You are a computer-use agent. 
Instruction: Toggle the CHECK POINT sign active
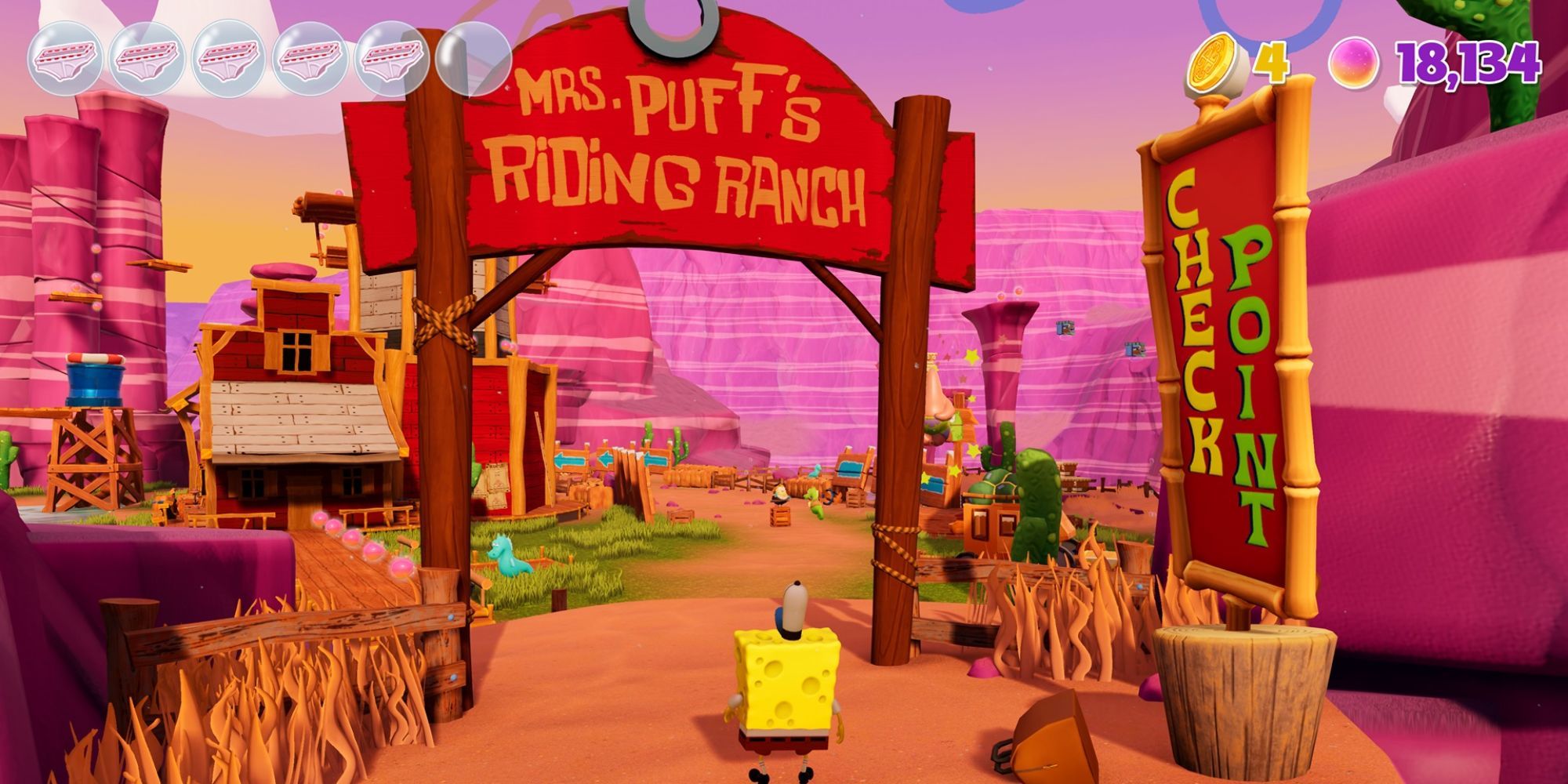(x=1232, y=337)
